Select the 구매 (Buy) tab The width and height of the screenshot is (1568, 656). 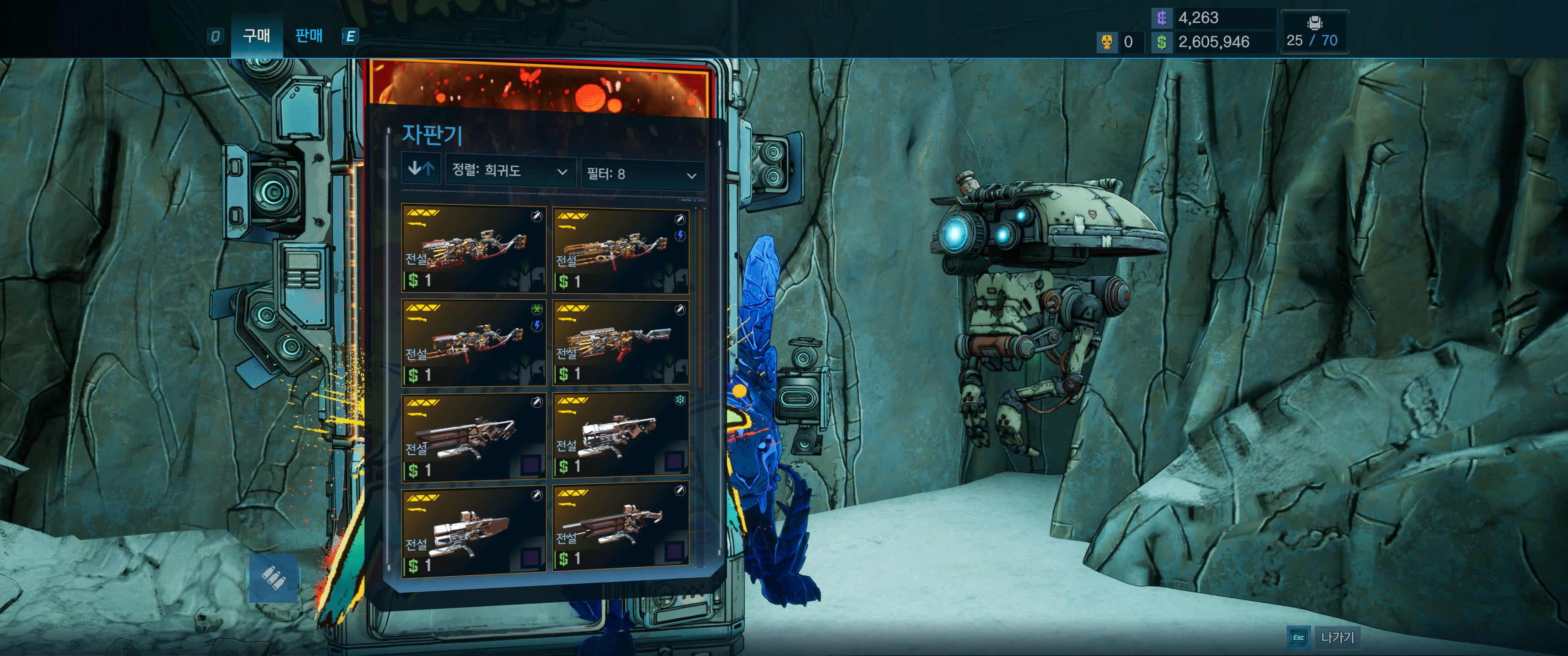(x=256, y=36)
